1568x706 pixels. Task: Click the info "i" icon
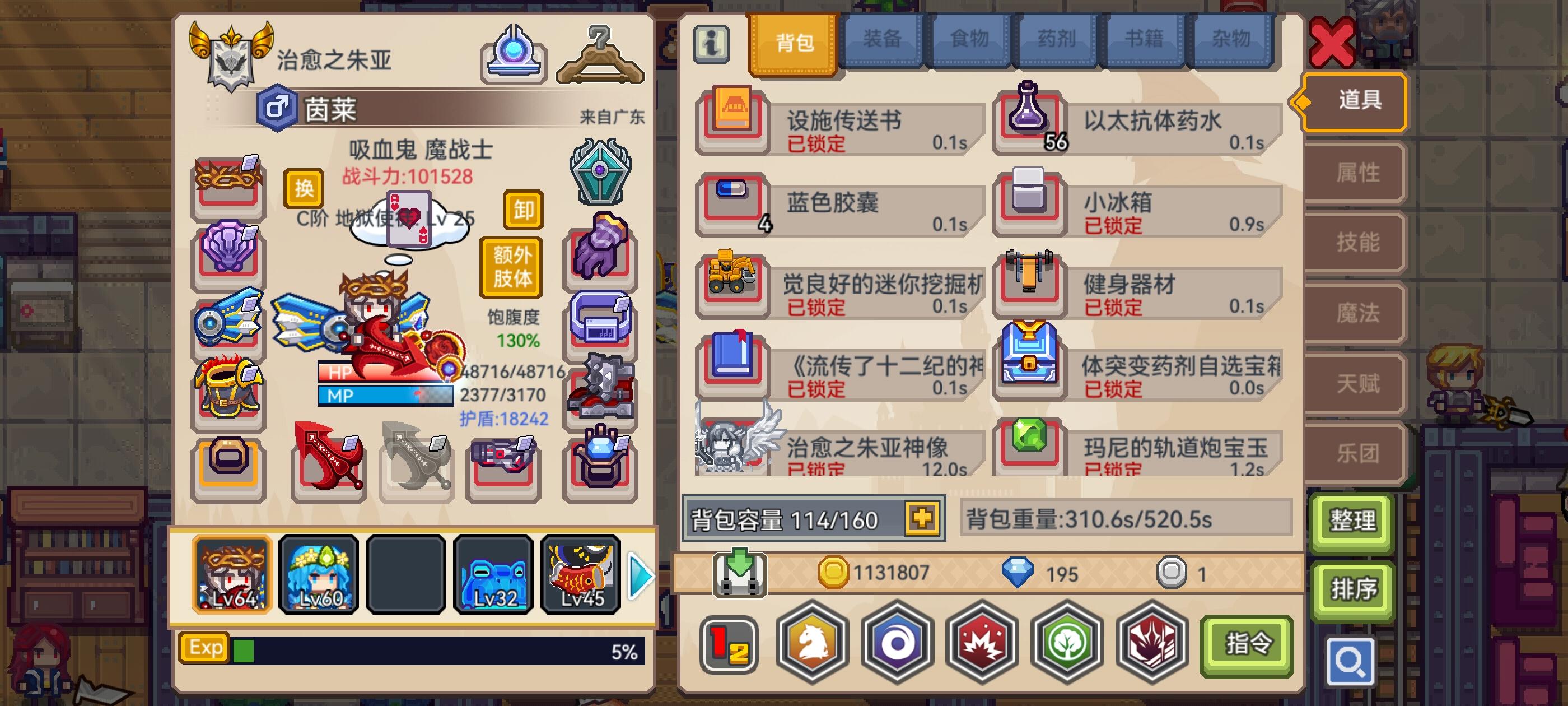tap(711, 42)
